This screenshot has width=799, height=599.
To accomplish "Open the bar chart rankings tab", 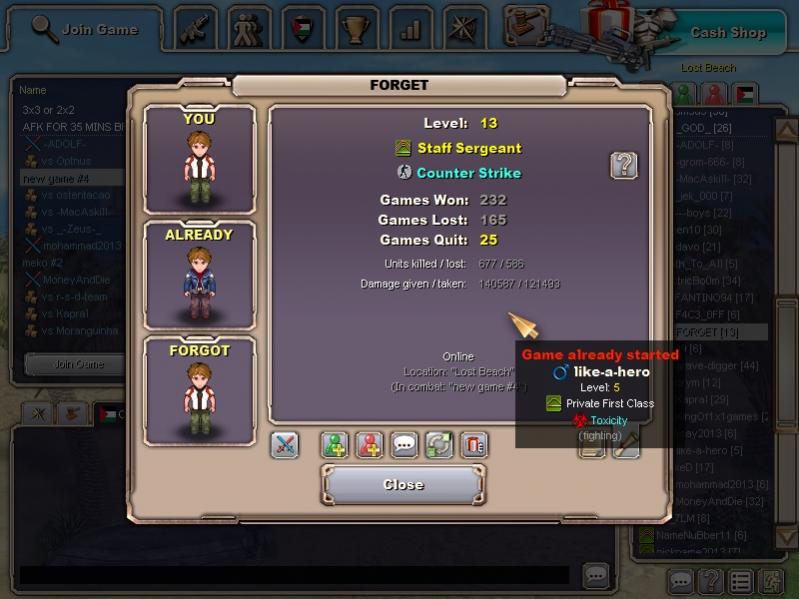I will click(x=410, y=28).
